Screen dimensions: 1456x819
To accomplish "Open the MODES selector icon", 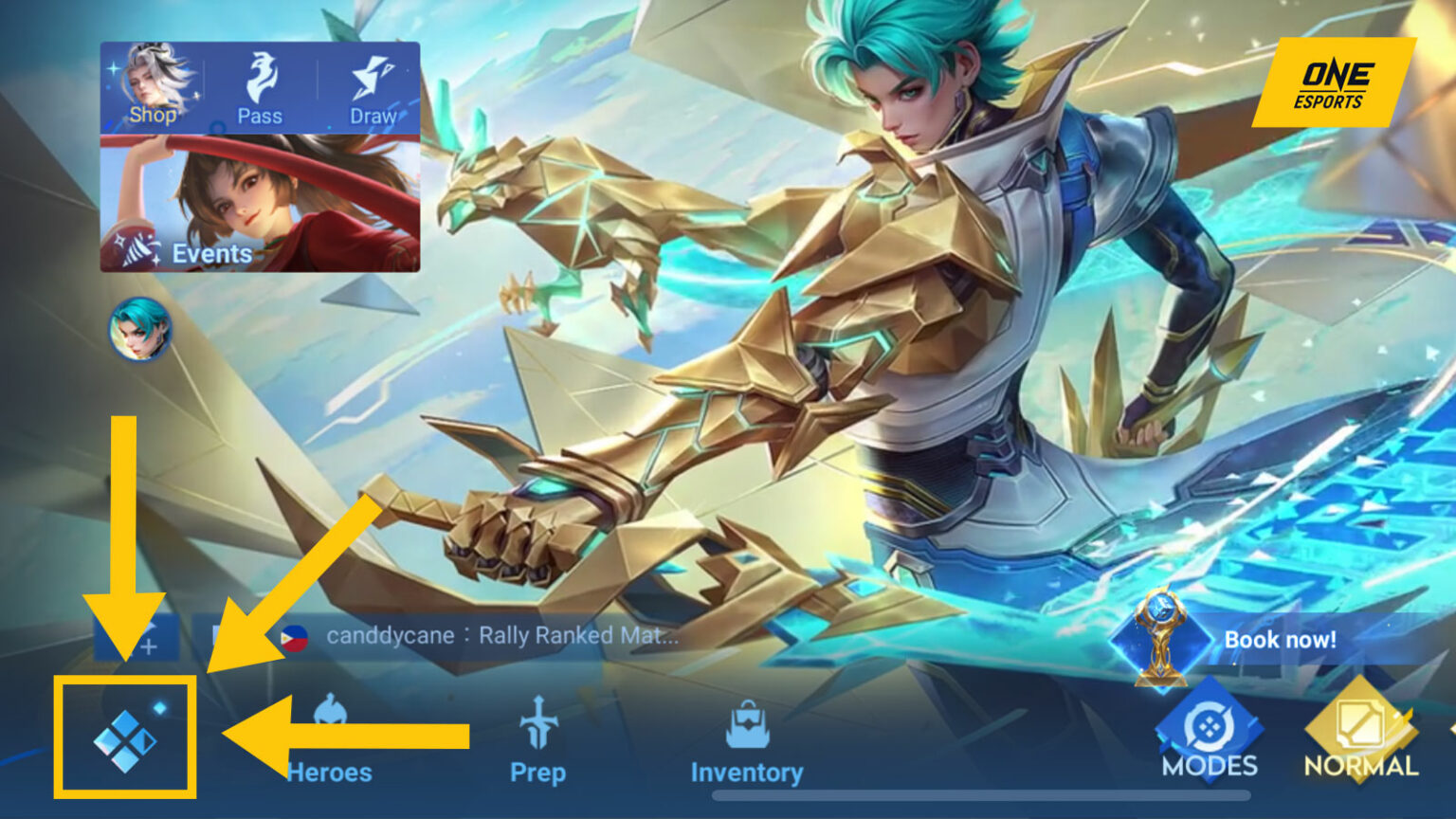I will pyautogui.click(x=1210, y=725).
